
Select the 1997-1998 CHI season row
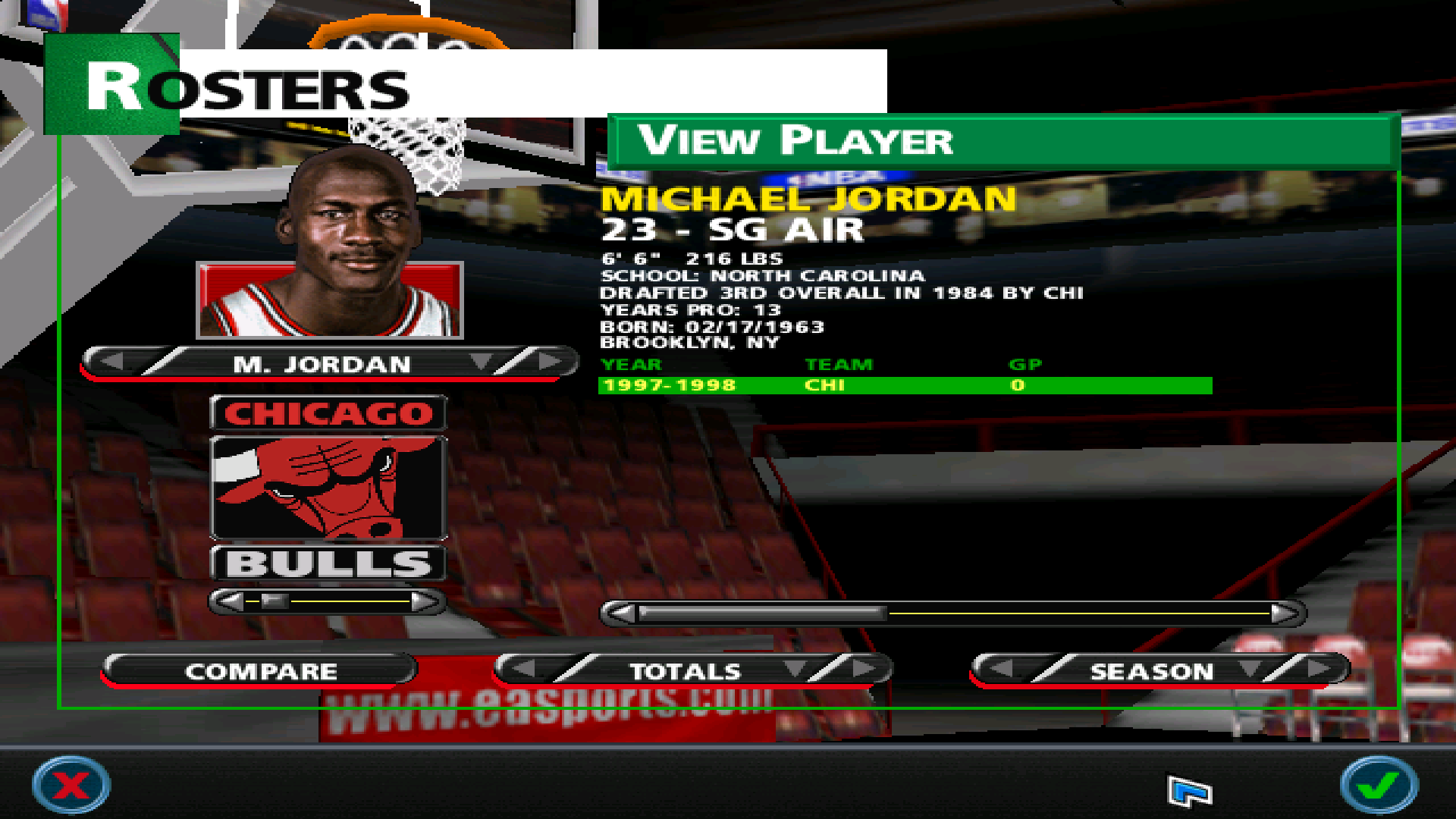click(x=904, y=385)
